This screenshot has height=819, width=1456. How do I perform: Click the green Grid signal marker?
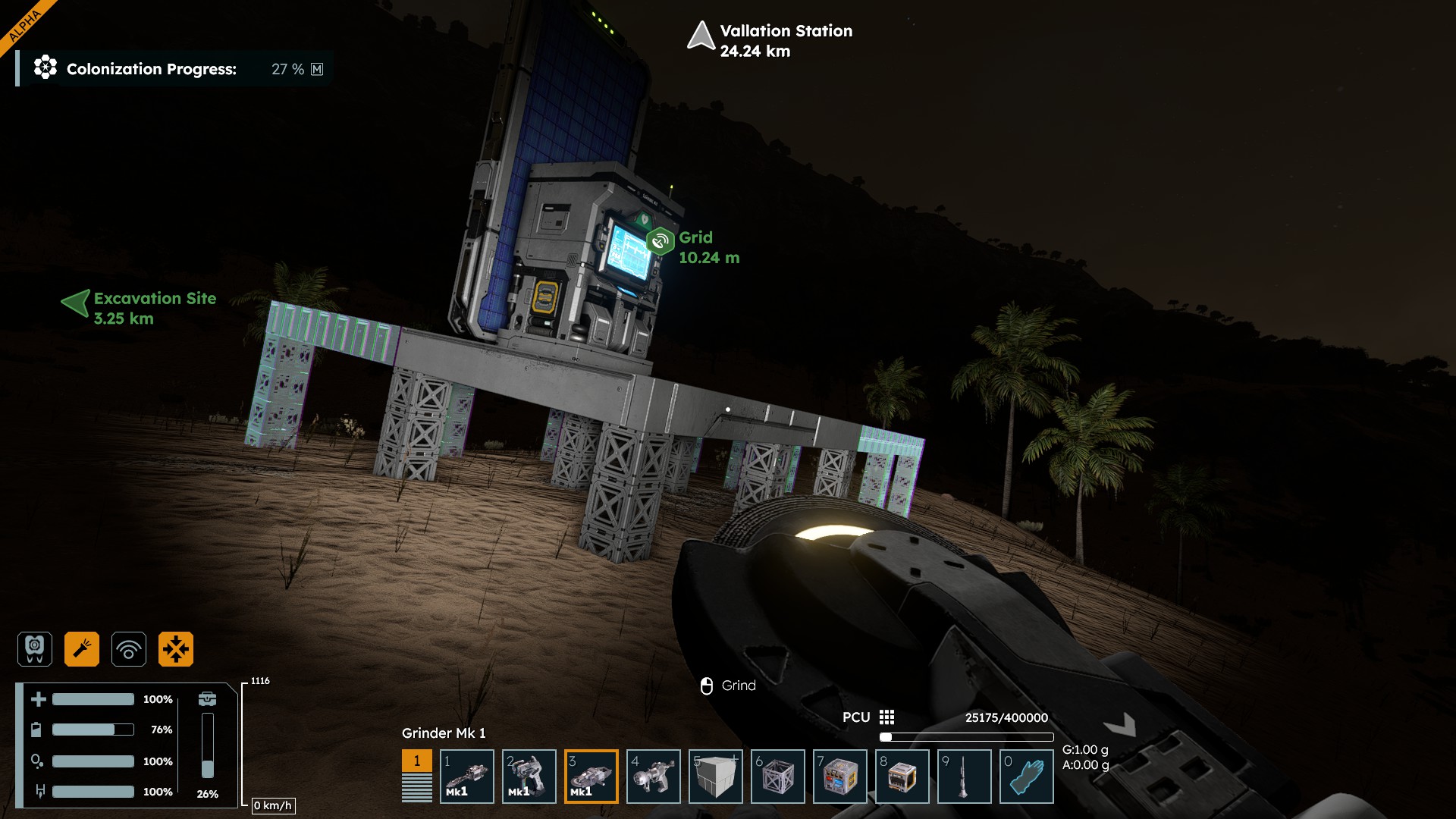point(661,241)
